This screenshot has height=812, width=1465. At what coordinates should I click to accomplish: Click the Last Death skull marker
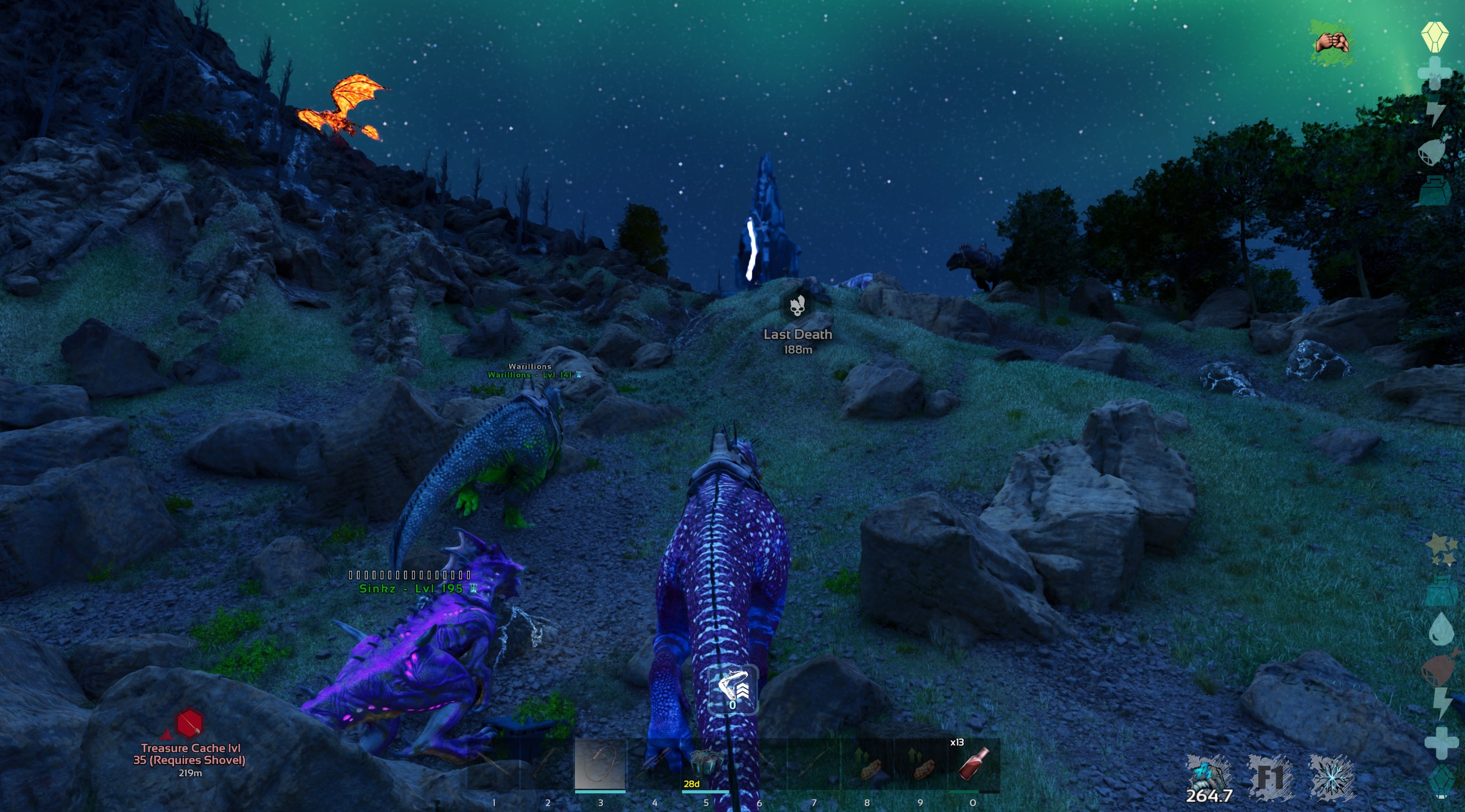pos(797,307)
